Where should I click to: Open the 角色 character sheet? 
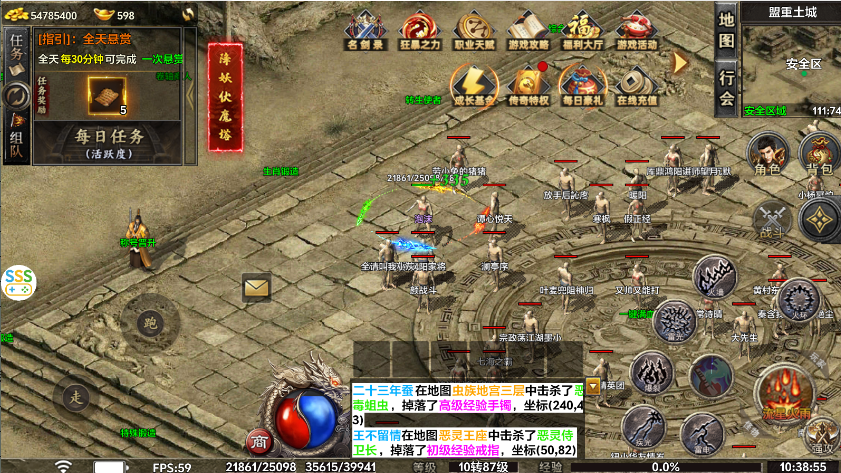tap(768, 153)
